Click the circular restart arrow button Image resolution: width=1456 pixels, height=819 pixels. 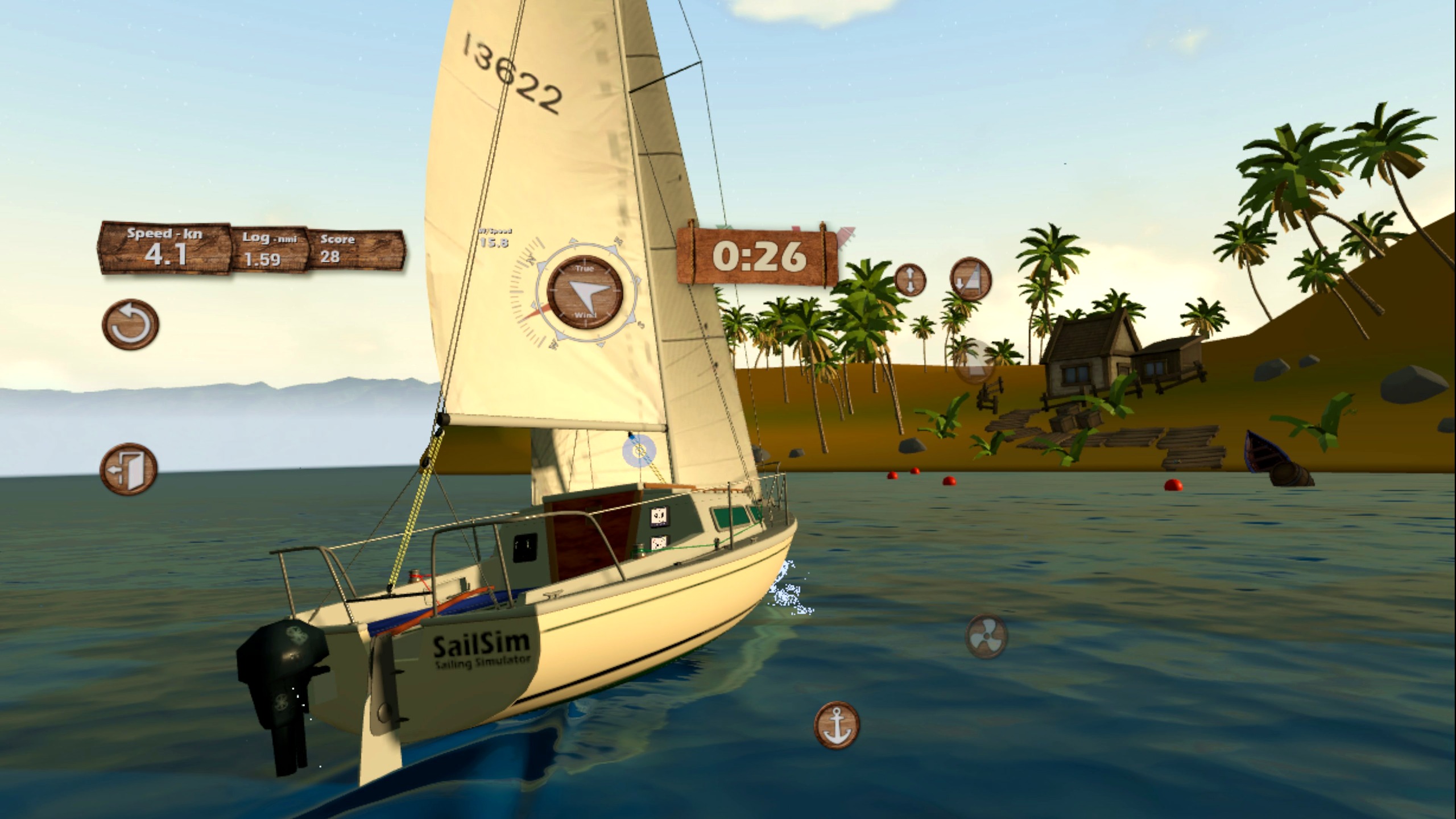point(130,324)
